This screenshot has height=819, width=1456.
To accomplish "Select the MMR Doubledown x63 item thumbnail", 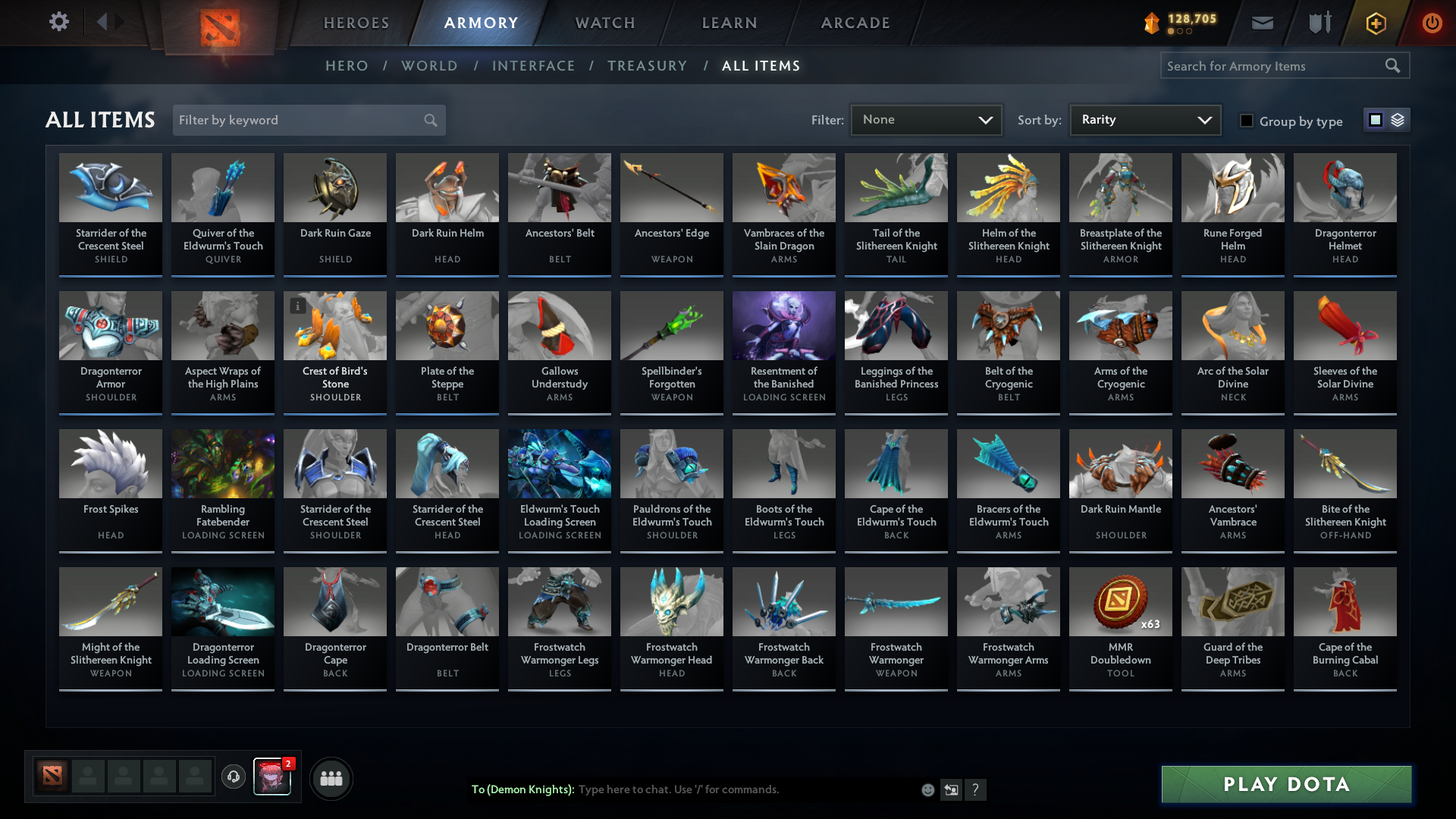I will (1120, 601).
